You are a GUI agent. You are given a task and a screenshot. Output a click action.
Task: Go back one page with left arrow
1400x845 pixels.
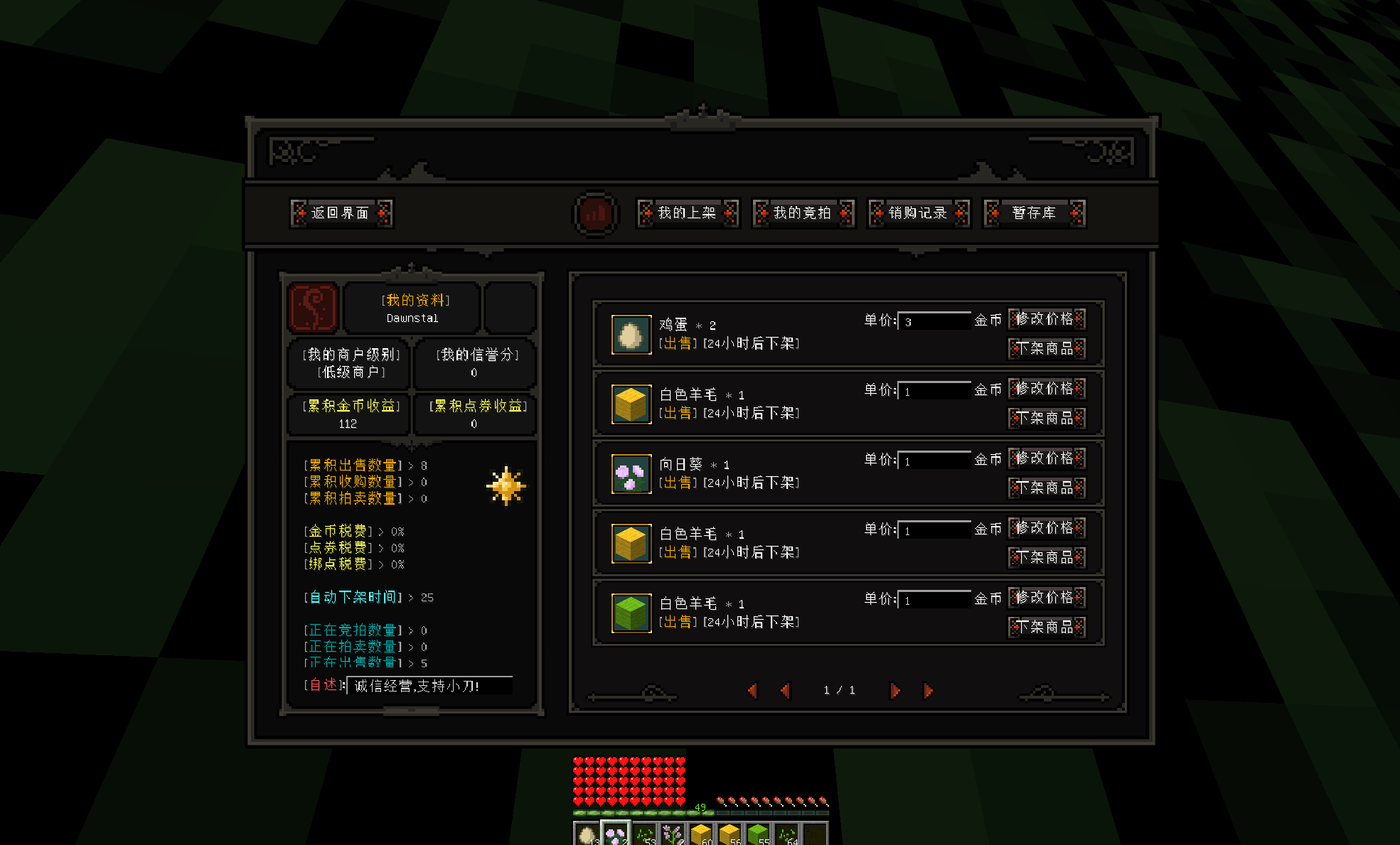click(784, 690)
